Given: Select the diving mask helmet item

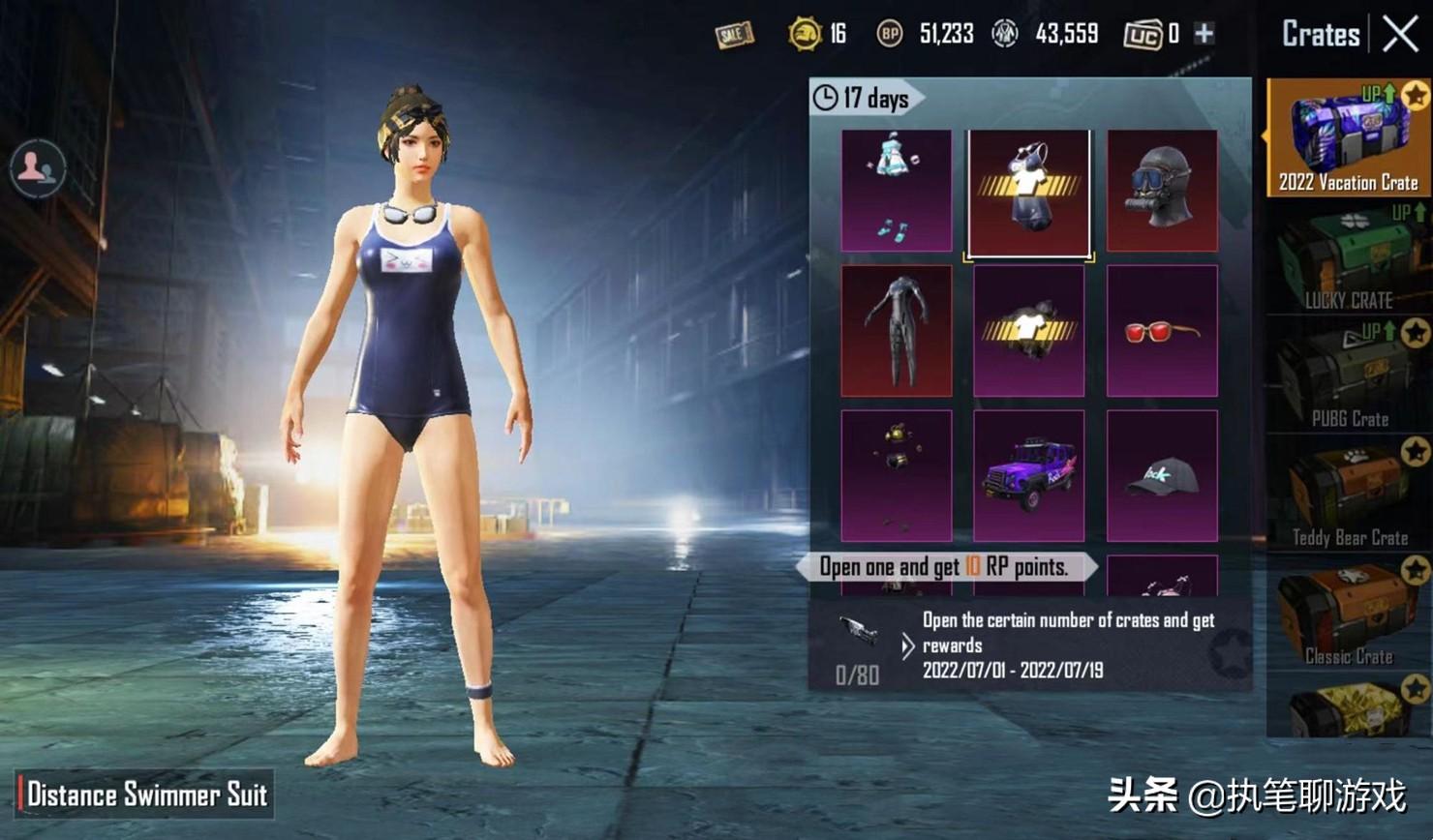Looking at the screenshot, I should (1162, 191).
